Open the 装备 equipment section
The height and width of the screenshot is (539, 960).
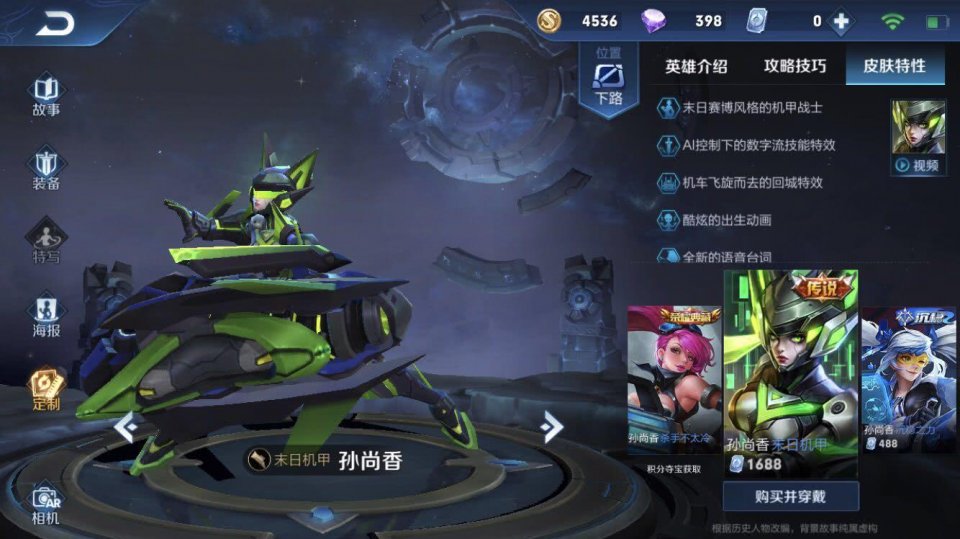tap(46, 169)
